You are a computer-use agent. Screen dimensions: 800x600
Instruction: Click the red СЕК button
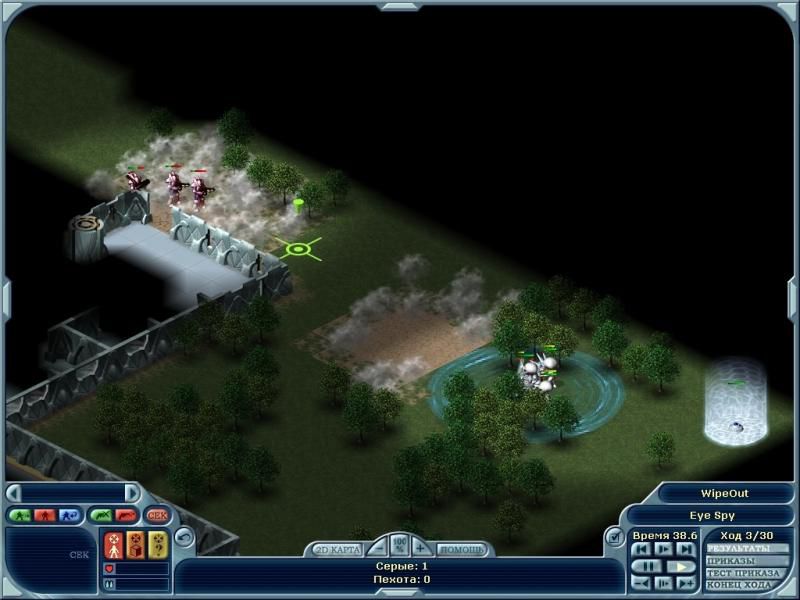coord(157,515)
